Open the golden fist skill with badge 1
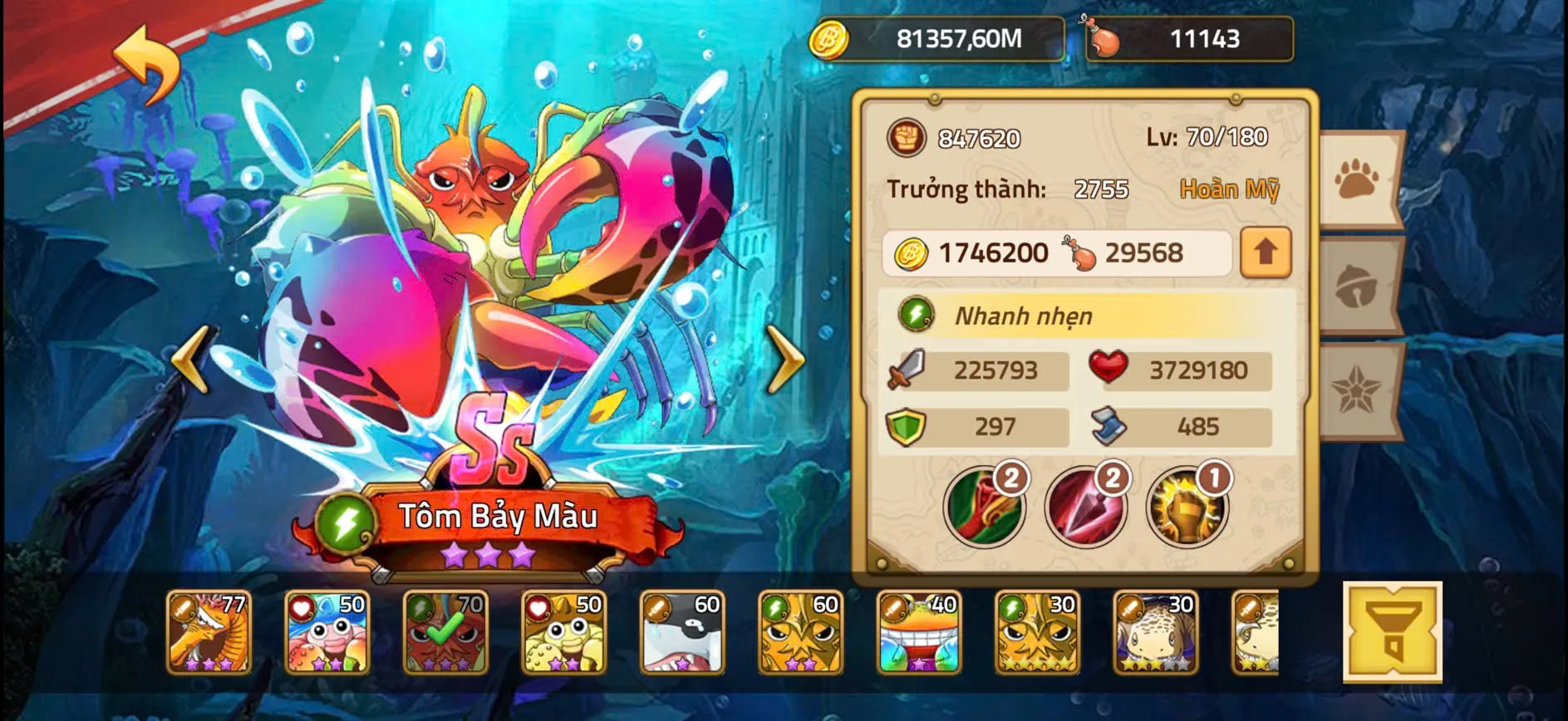Image resolution: width=1568 pixels, height=721 pixels. [x=1186, y=505]
